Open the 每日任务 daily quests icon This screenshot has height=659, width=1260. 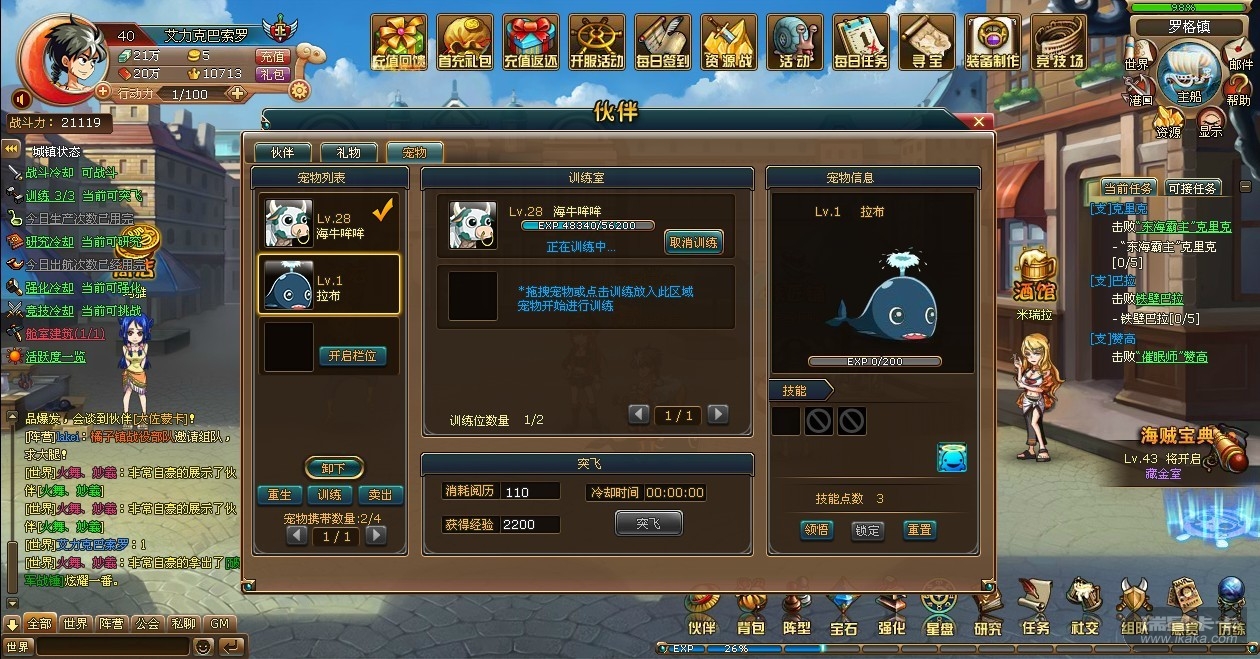click(861, 42)
